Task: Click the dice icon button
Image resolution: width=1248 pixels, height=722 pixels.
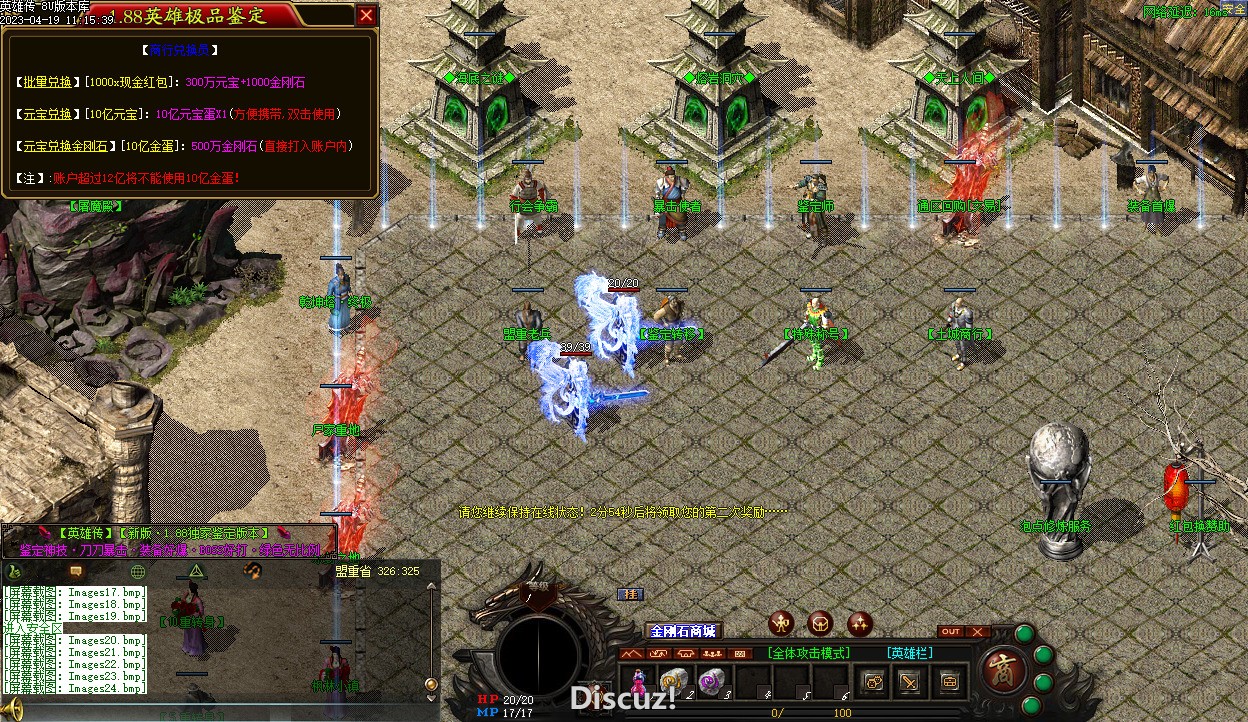Action: pyautogui.click(x=873, y=682)
